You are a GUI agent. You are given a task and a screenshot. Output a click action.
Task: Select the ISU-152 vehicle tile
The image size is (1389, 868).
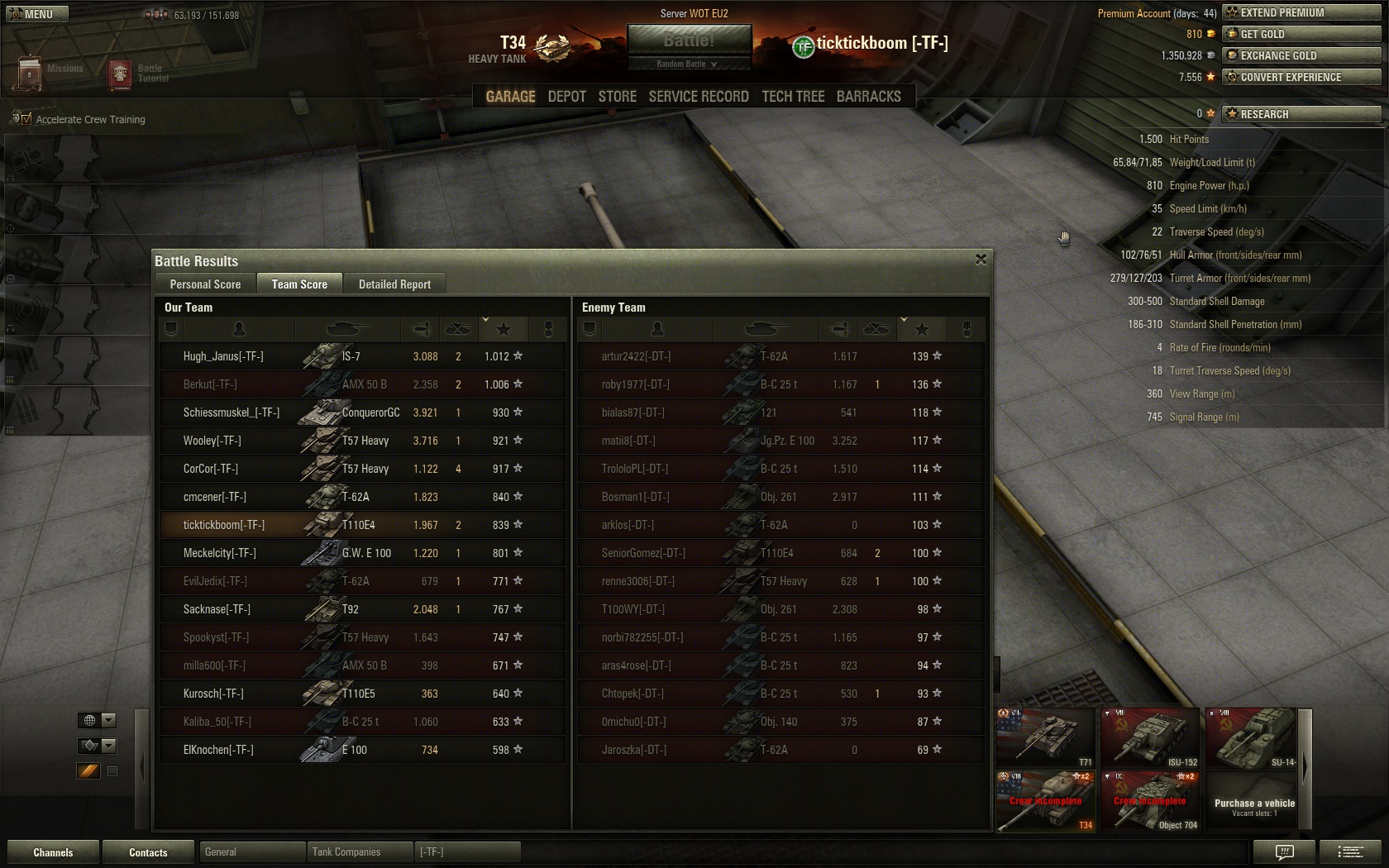pyautogui.click(x=1149, y=737)
